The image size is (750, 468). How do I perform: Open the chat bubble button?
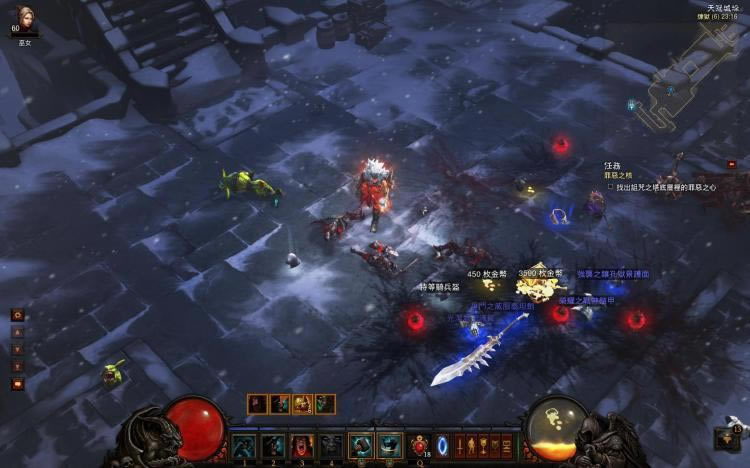point(17,384)
